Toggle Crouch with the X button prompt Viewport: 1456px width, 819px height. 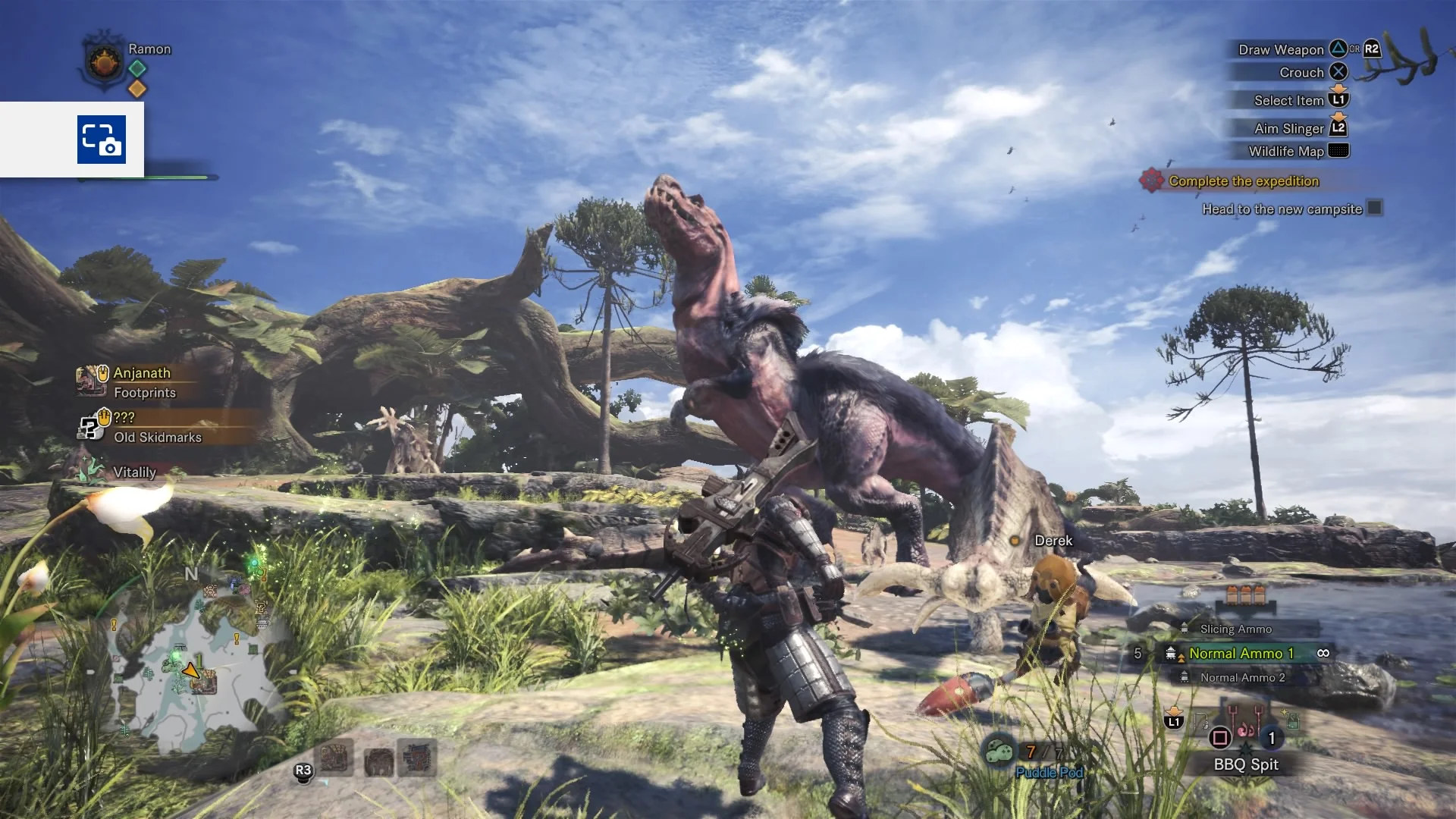click(1339, 72)
